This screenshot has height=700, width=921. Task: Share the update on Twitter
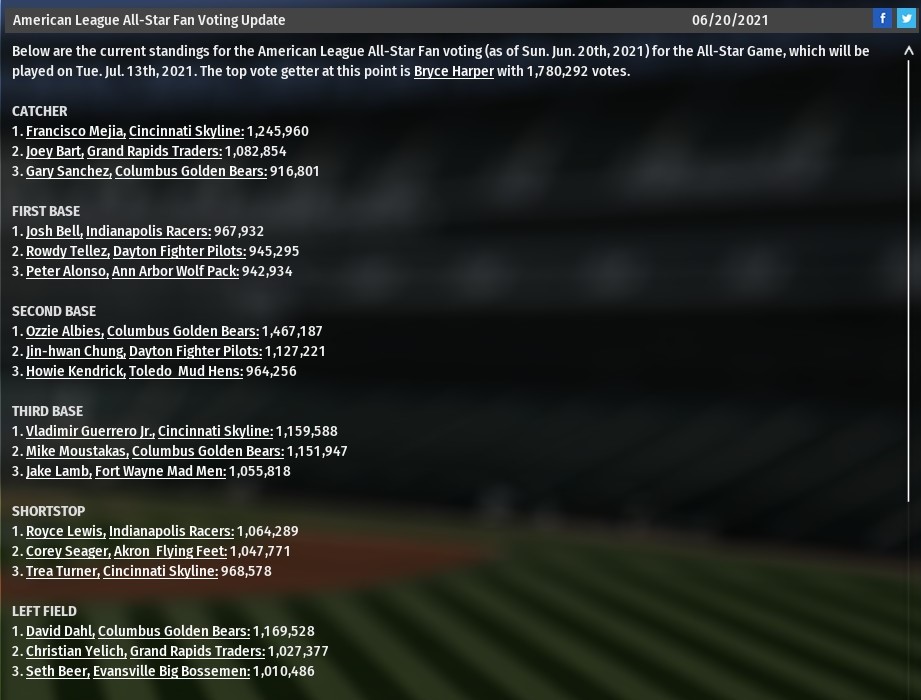[x=906, y=19]
